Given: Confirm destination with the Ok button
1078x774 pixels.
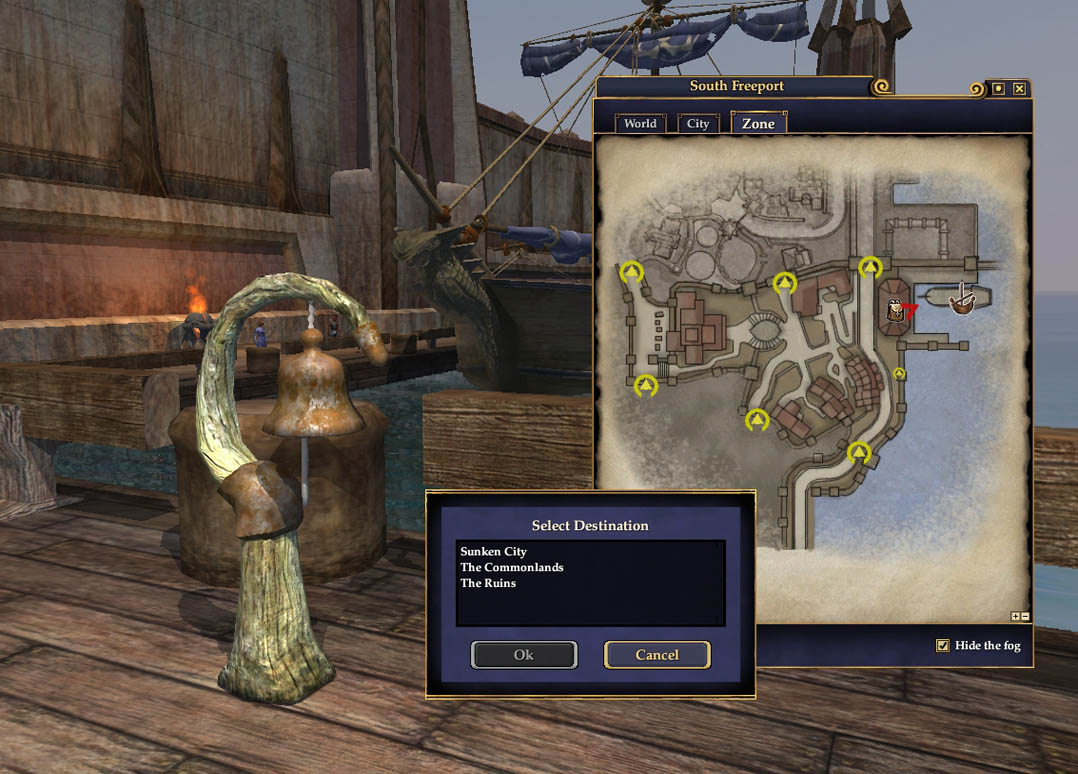Looking at the screenshot, I should (524, 655).
